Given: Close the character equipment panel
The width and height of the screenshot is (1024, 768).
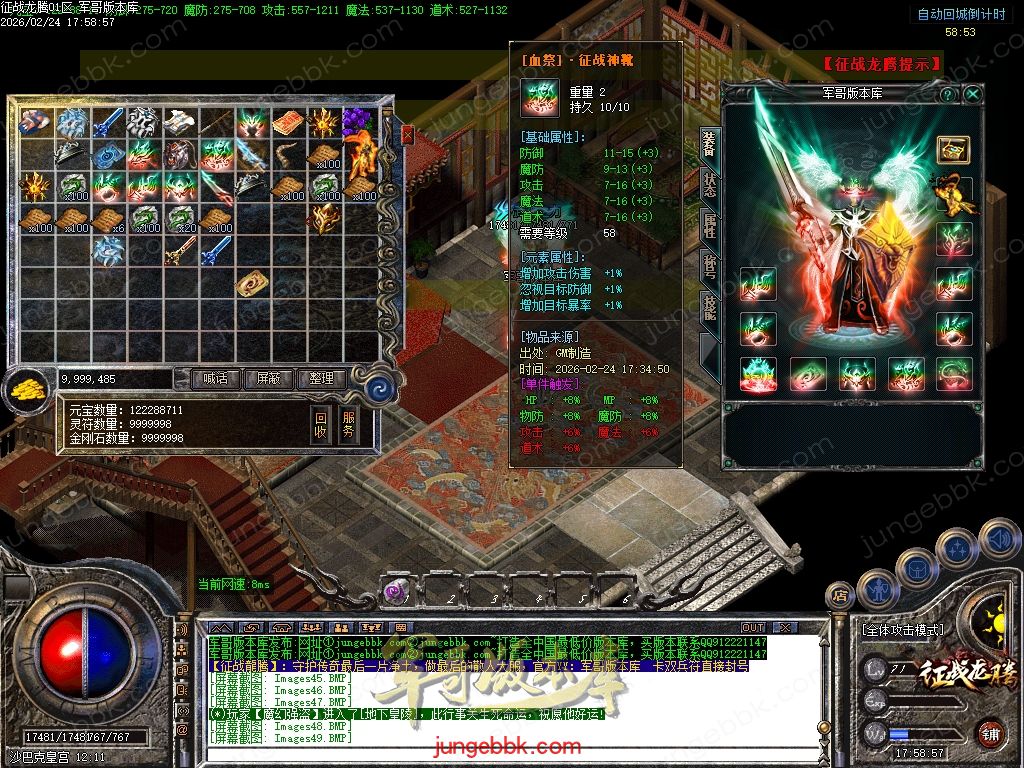Looking at the screenshot, I should click(972, 94).
